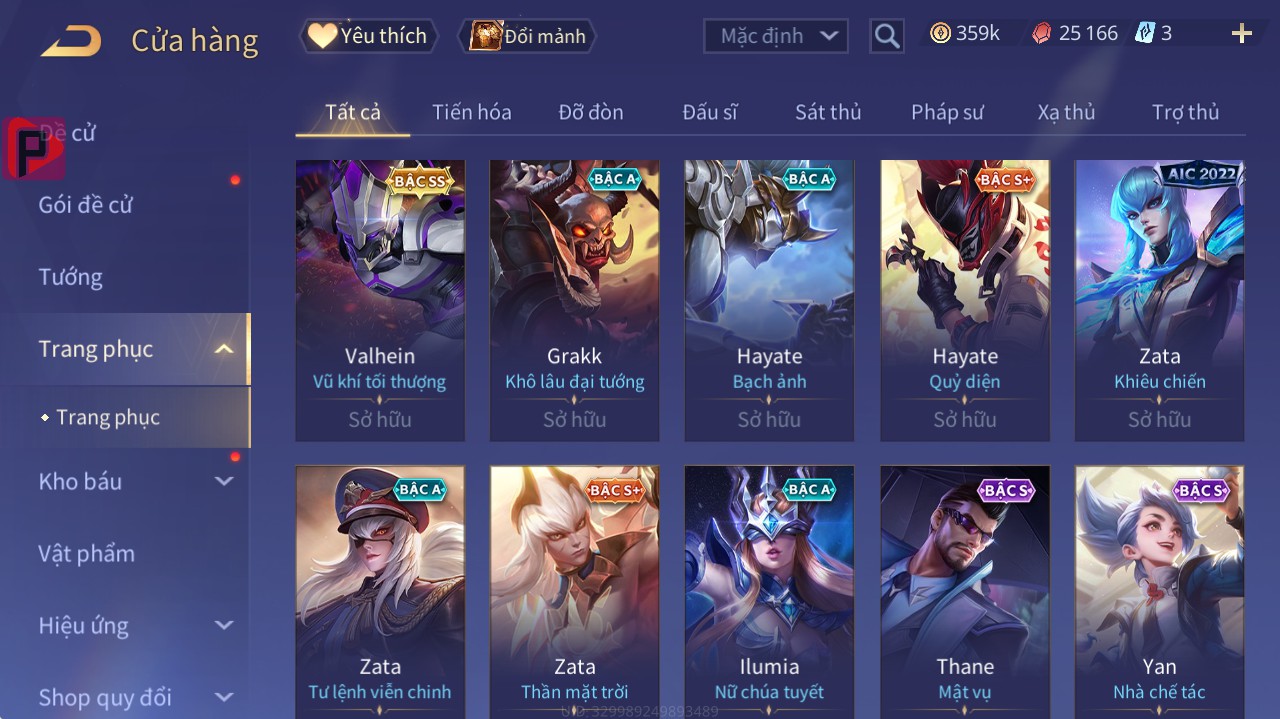Go back with the return arrow
Screen dimensions: 1280x719
71,41
